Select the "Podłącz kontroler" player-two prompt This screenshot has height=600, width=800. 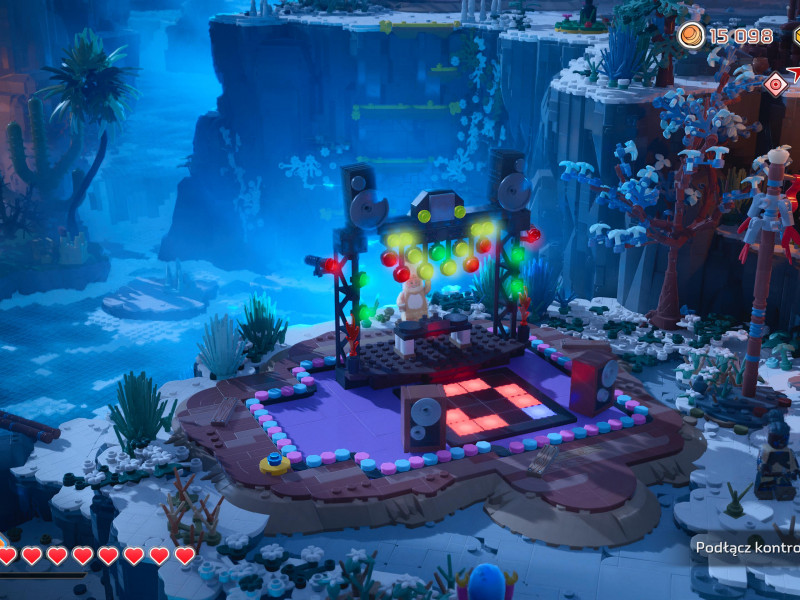pos(748,547)
